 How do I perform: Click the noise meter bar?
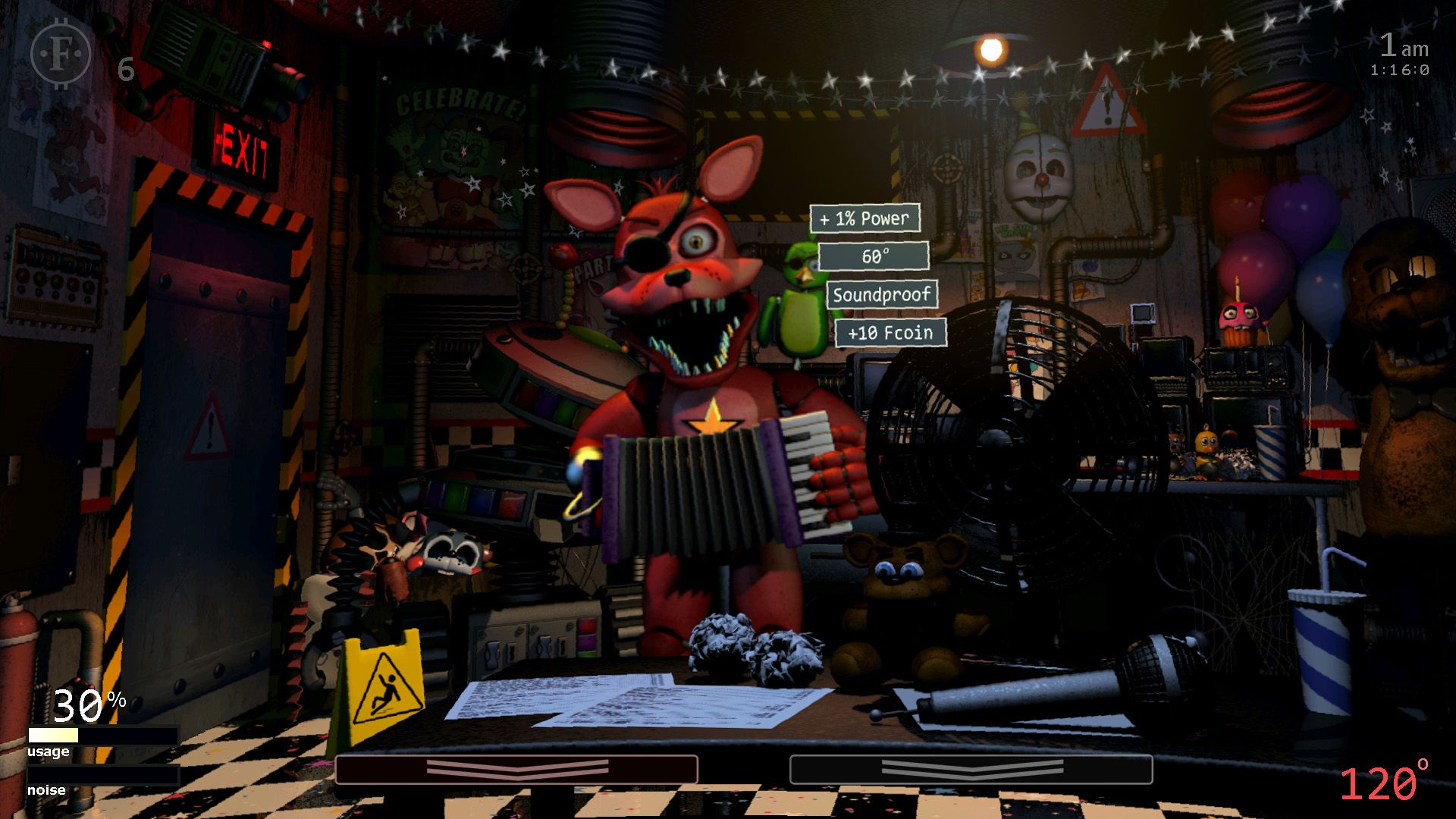pyautogui.click(x=102, y=777)
